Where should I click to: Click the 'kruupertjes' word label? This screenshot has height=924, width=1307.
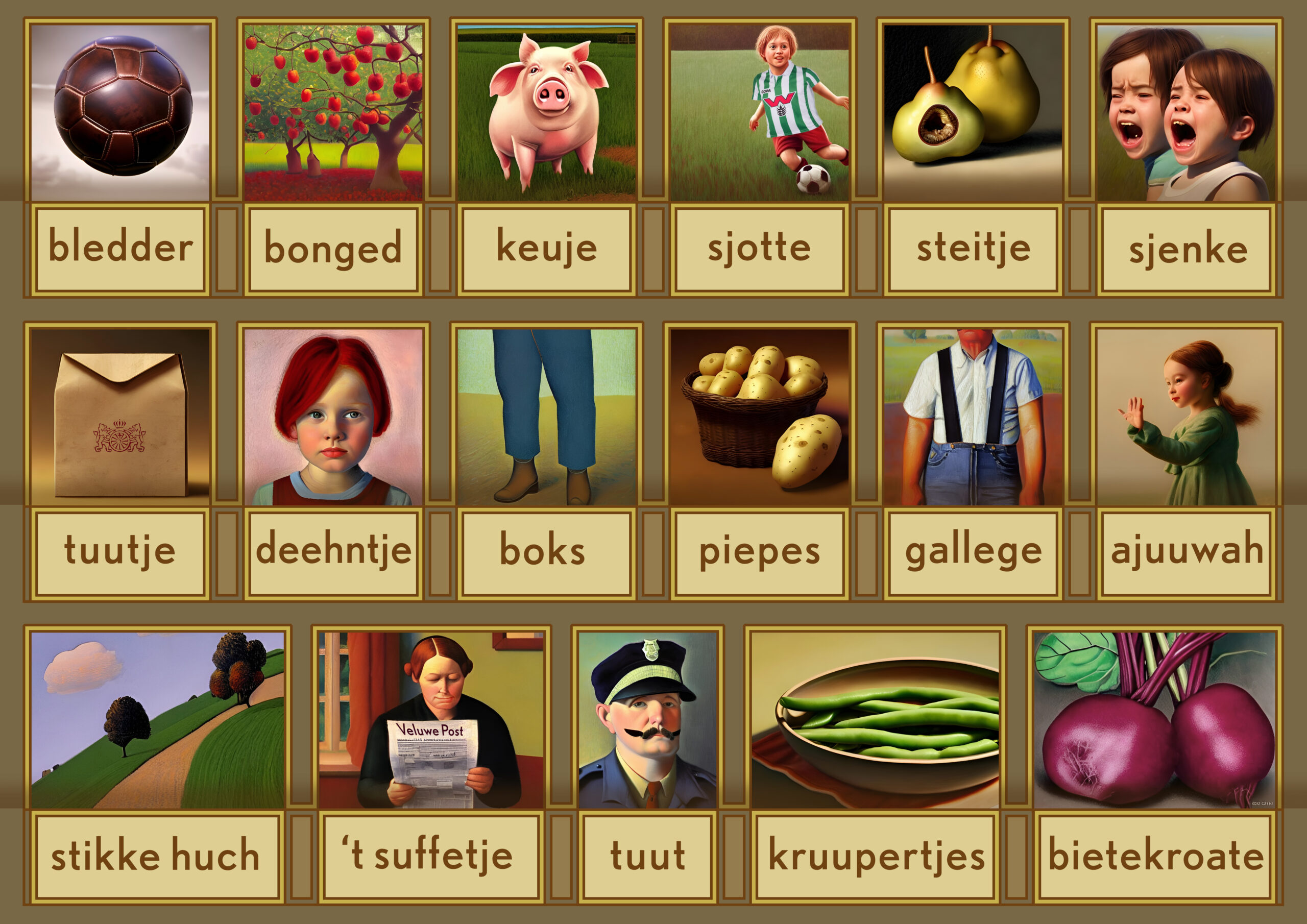[876, 856]
